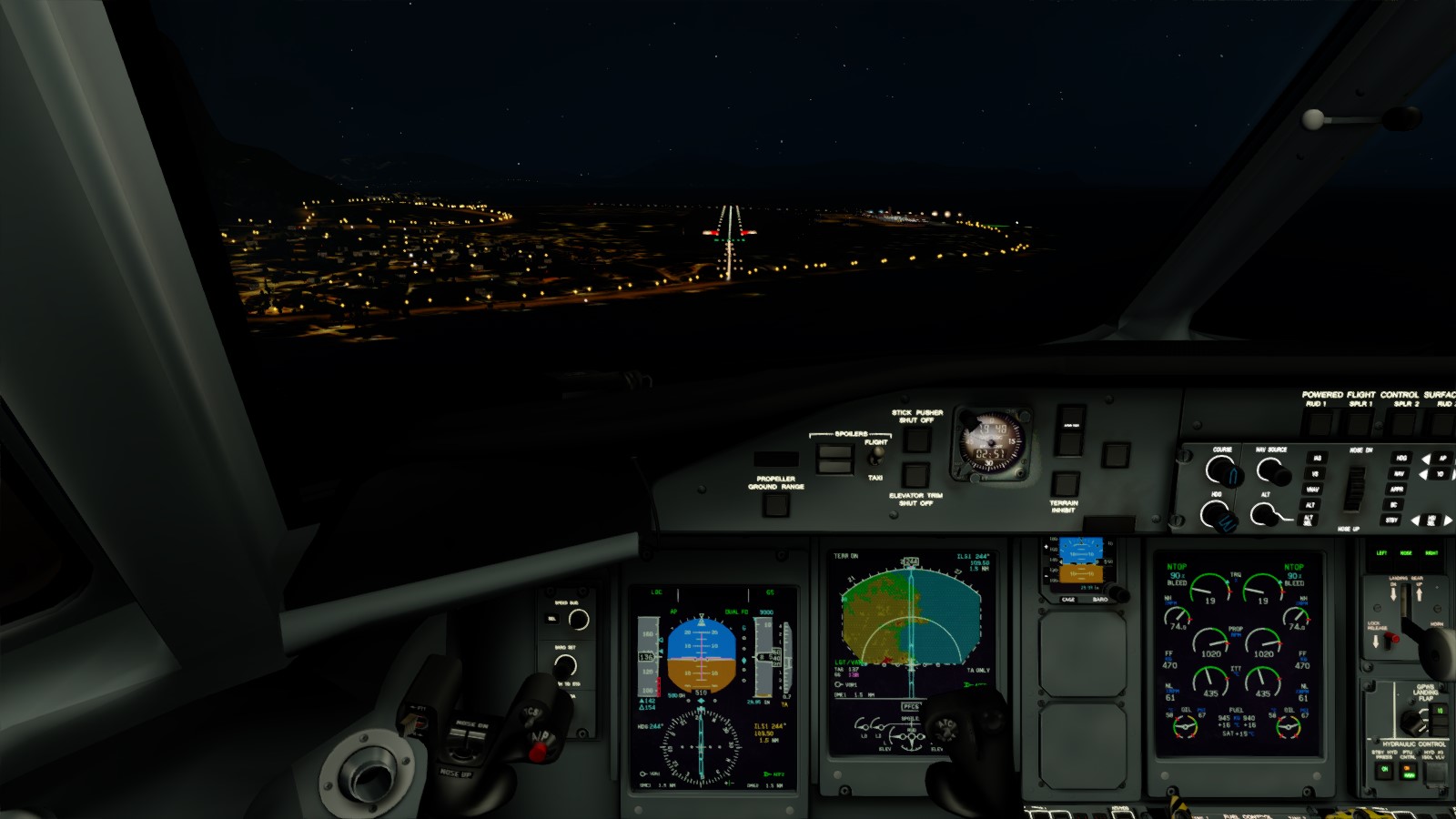The image size is (1456, 819).
Task: Toggle the PTU CNTRL button
Action: (x=1409, y=770)
